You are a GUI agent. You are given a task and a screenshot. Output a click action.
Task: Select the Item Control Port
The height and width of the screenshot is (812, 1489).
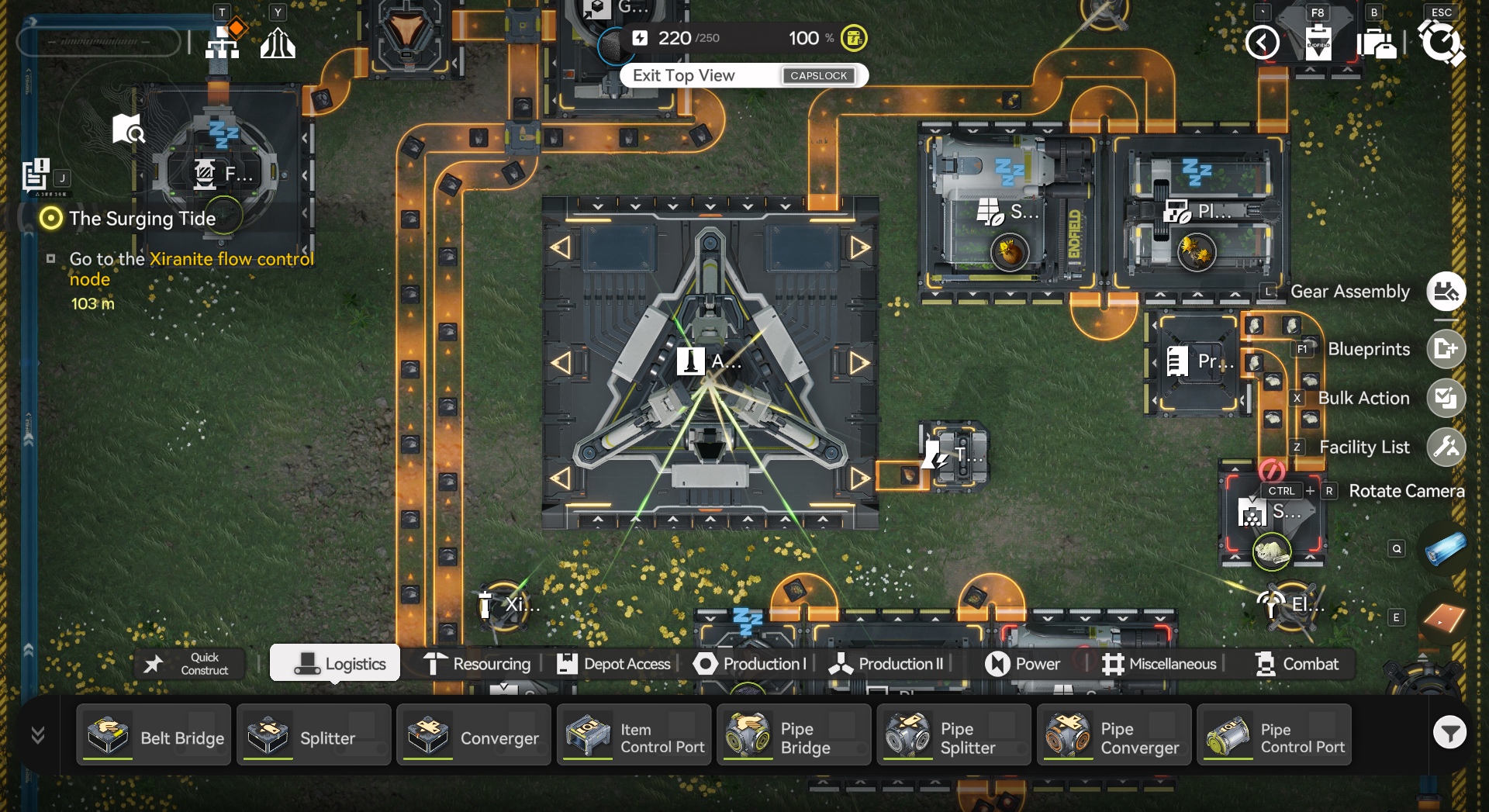(634, 735)
